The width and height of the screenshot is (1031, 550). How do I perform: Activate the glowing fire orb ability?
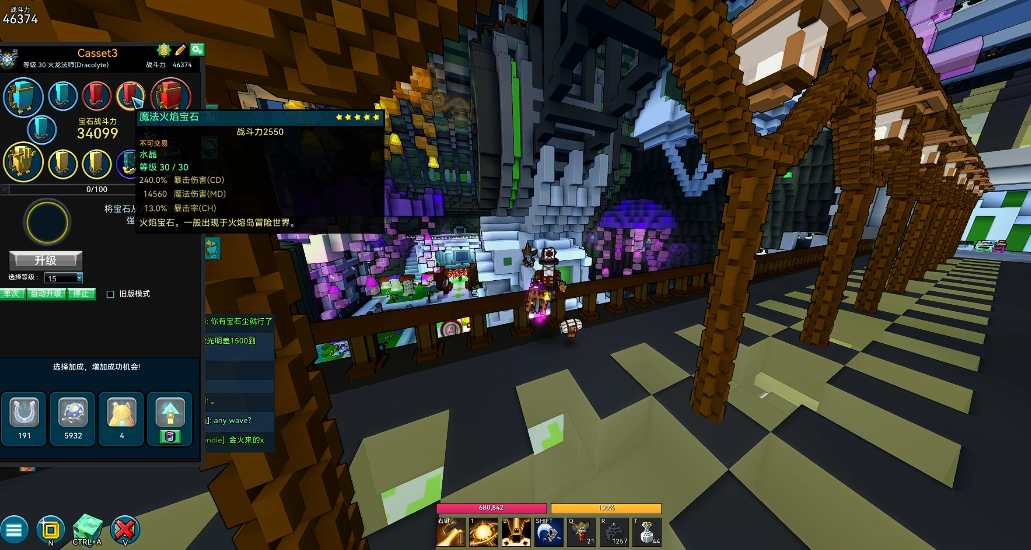[483, 532]
